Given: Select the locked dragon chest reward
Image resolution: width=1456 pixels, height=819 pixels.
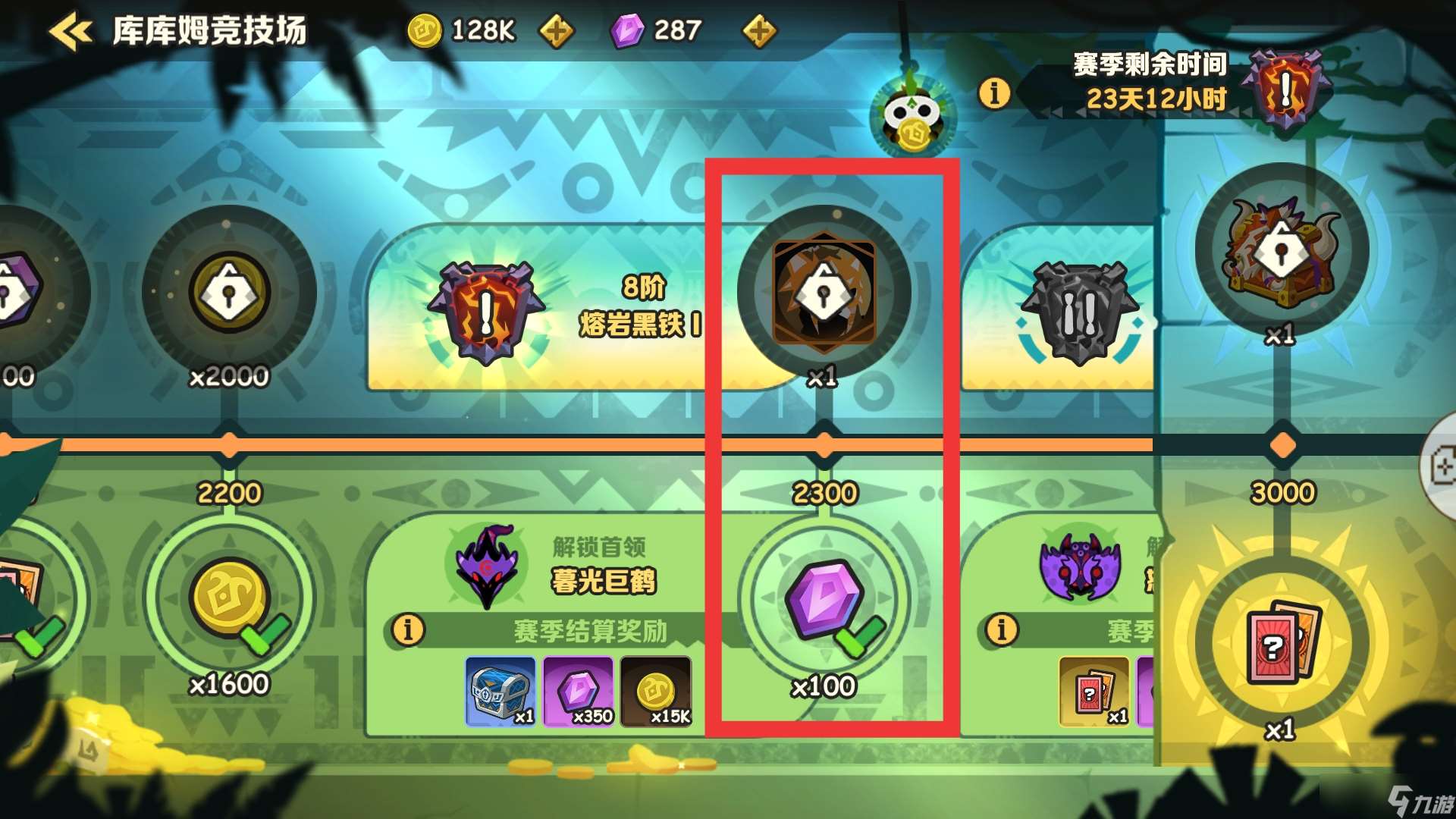Looking at the screenshot, I should tap(1282, 250).
